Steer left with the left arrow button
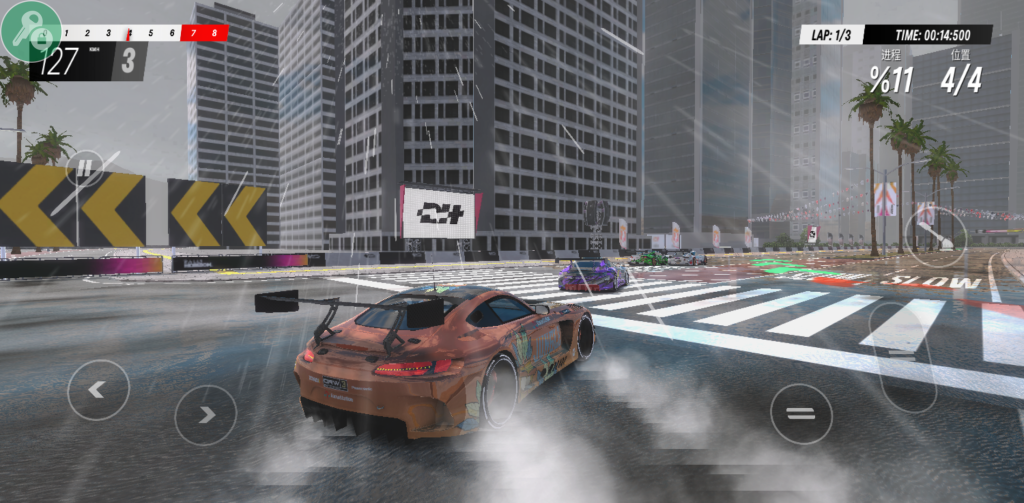 click(x=98, y=390)
